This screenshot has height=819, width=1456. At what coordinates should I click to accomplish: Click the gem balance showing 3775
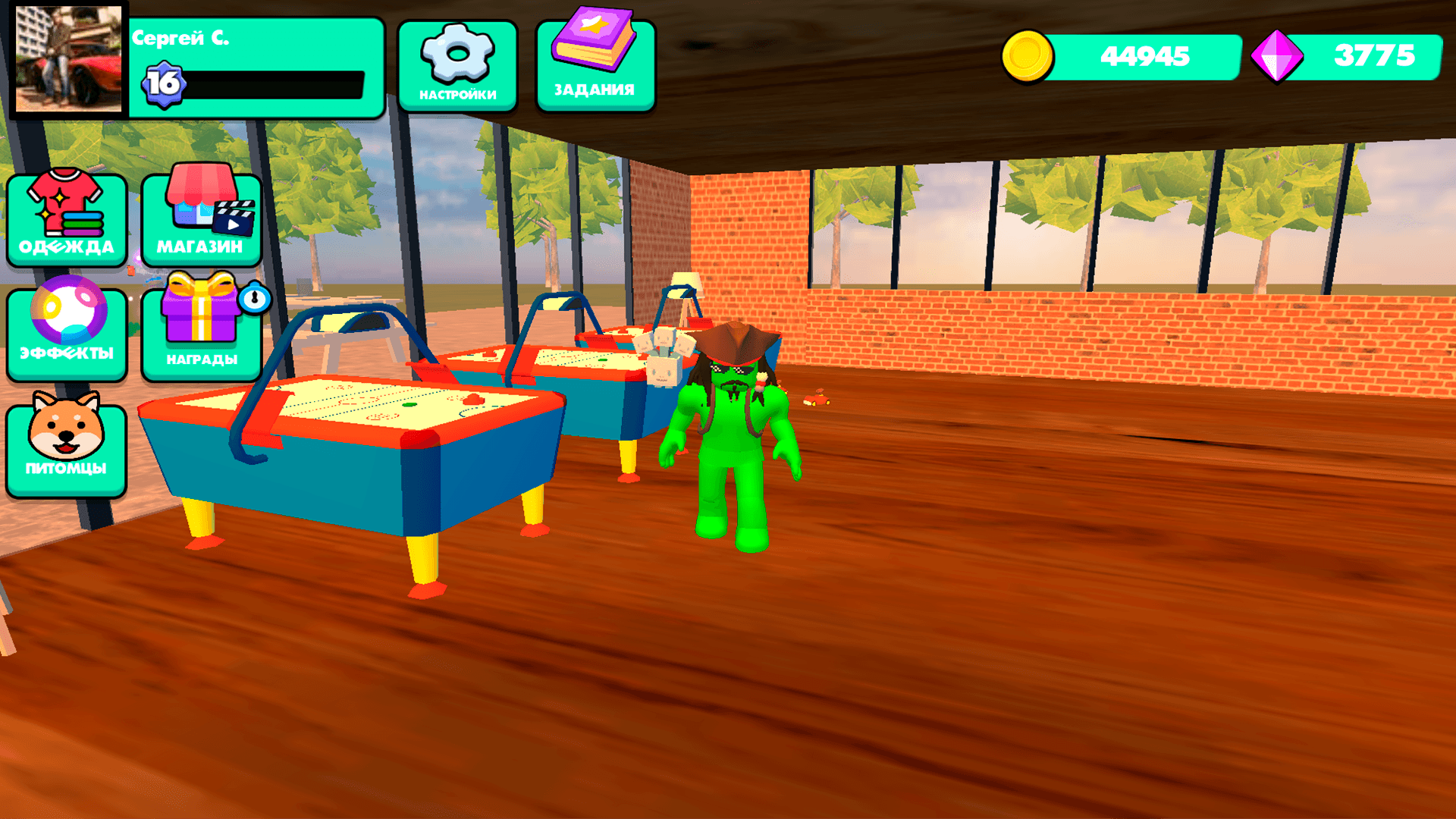click(1376, 55)
